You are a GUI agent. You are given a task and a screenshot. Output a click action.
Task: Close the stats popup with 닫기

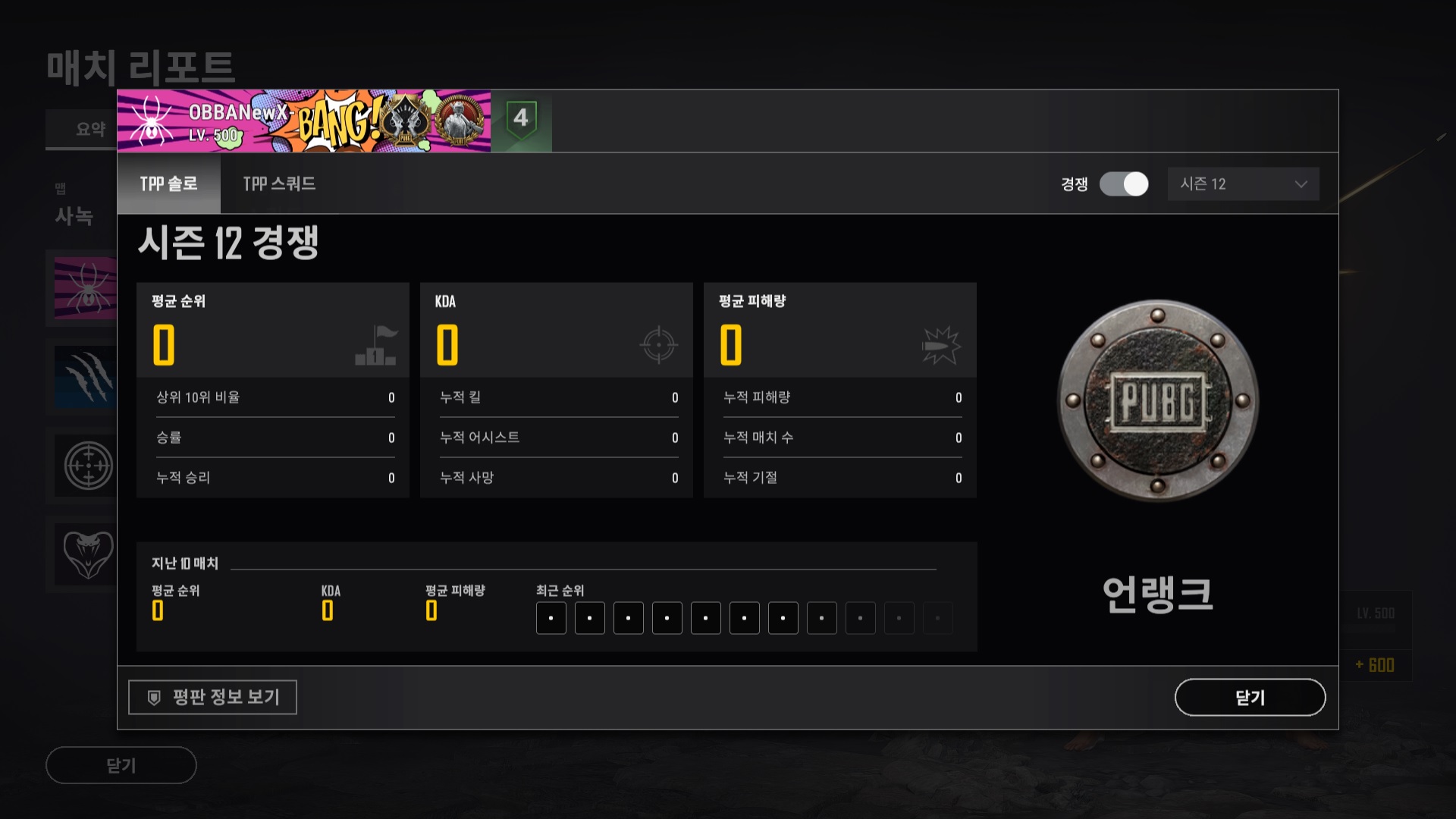pyautogui.click(x=1250, y=697)
